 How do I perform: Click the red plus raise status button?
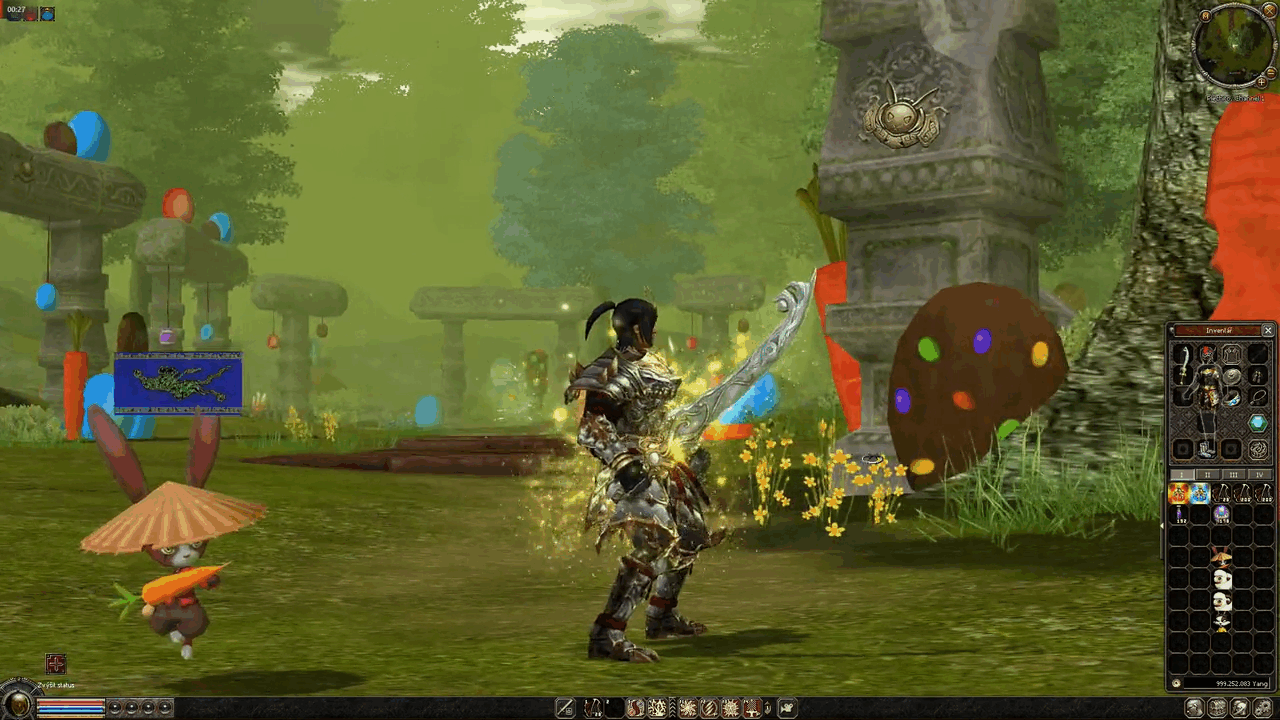56,665
